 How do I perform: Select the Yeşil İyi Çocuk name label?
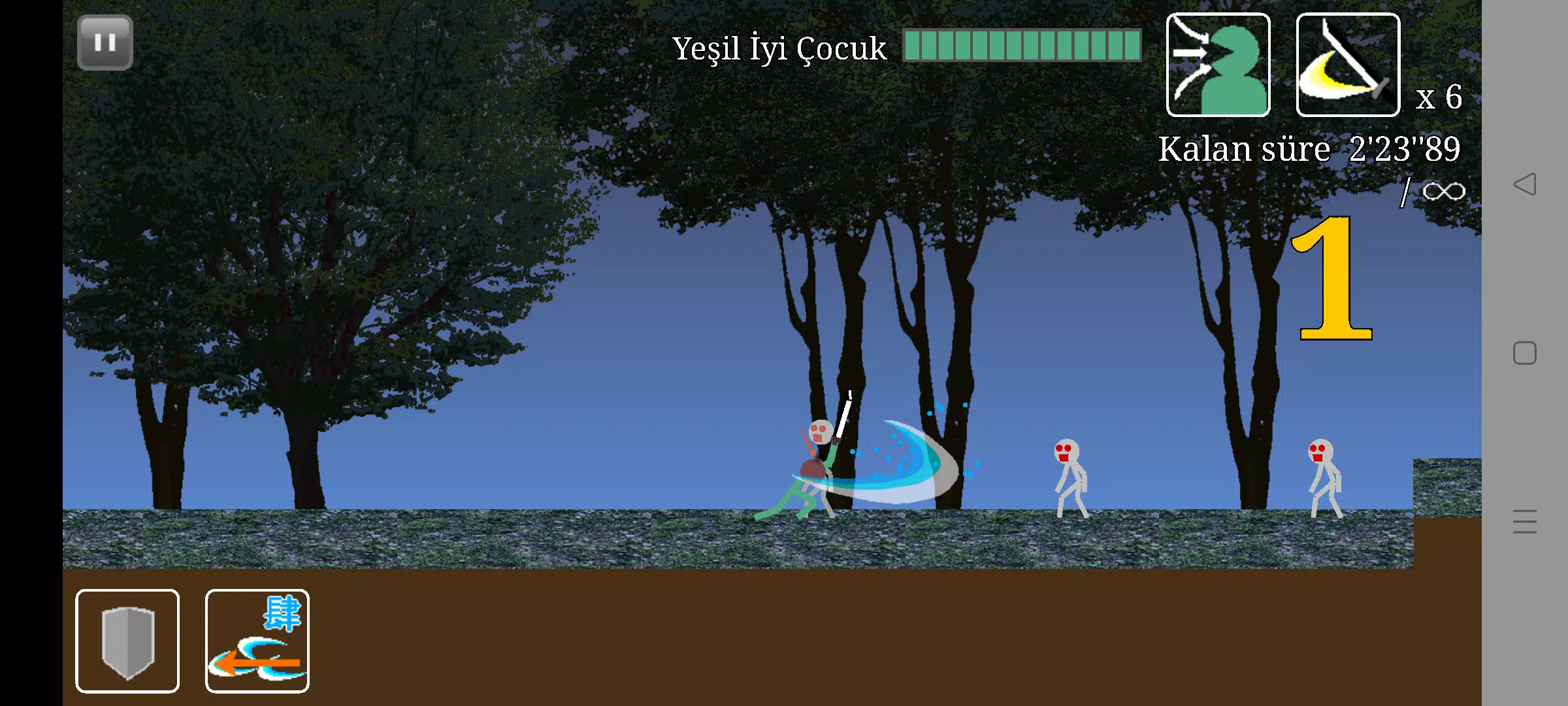click(777, 48)
